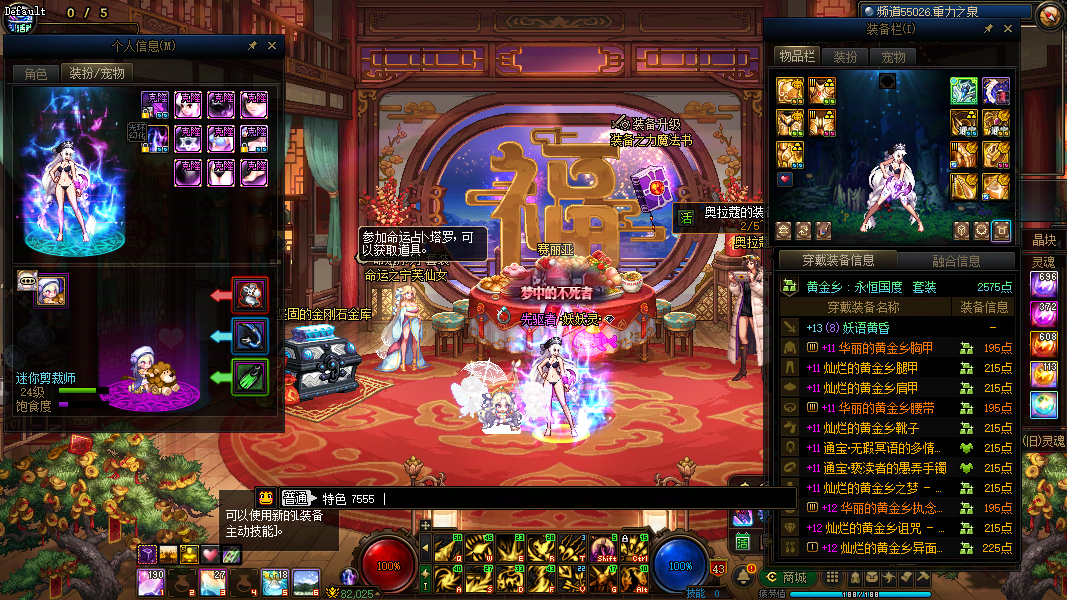Open the 商城 shop
This screenshot has width=1067, height=600.
(785, 577)
